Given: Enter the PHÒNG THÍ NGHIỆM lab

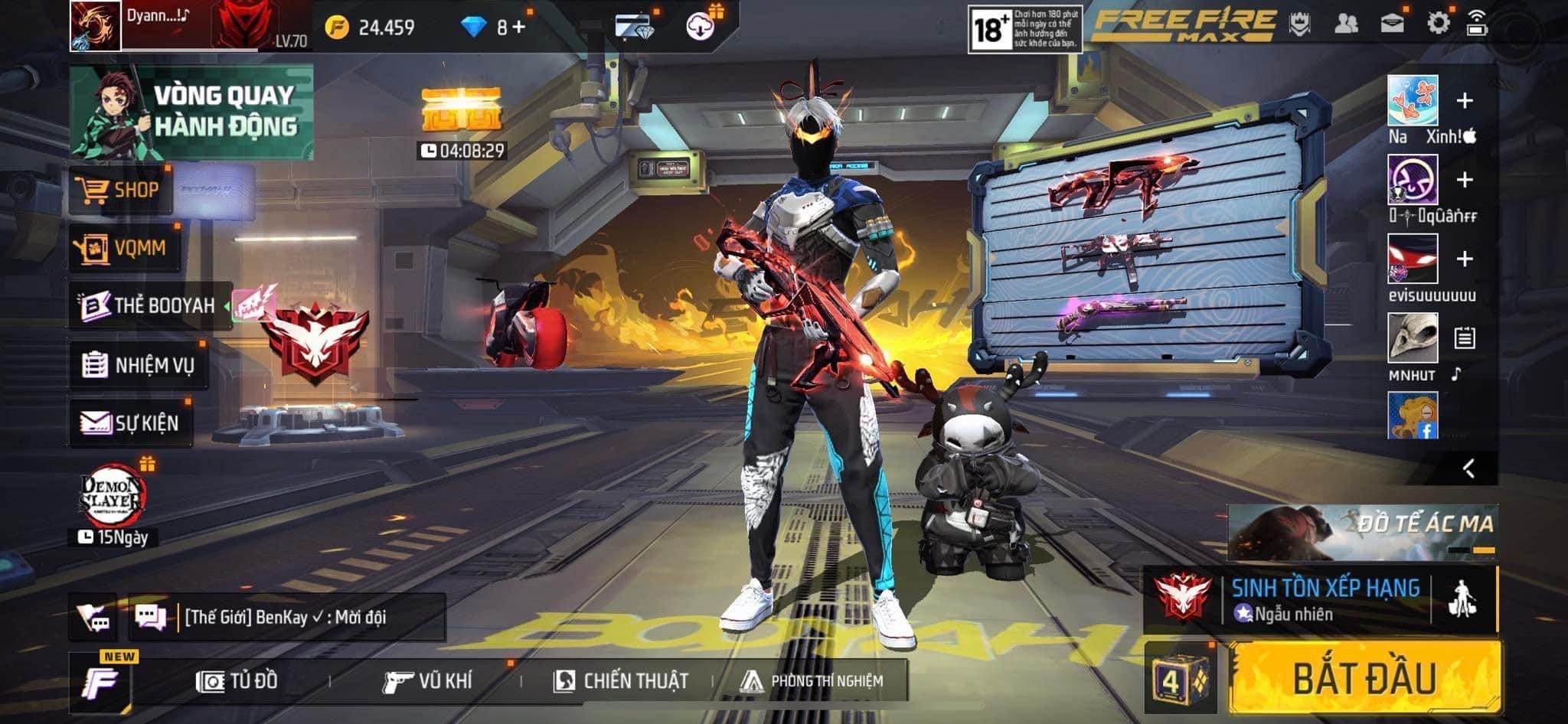Looking at the screenshot, I should pos(812,680).
